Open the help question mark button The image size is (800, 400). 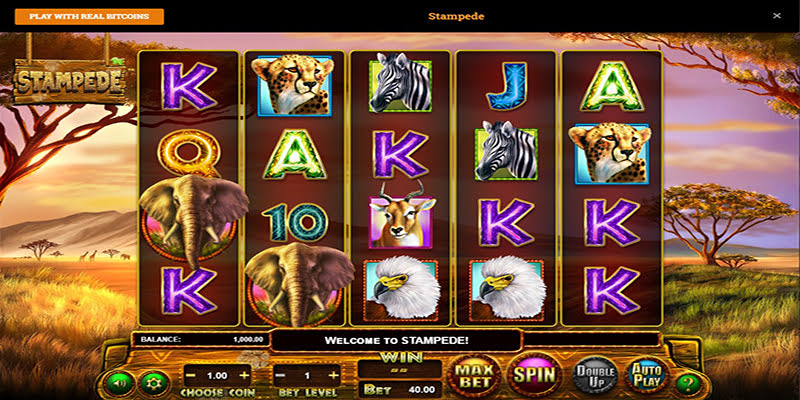(686, 382)
